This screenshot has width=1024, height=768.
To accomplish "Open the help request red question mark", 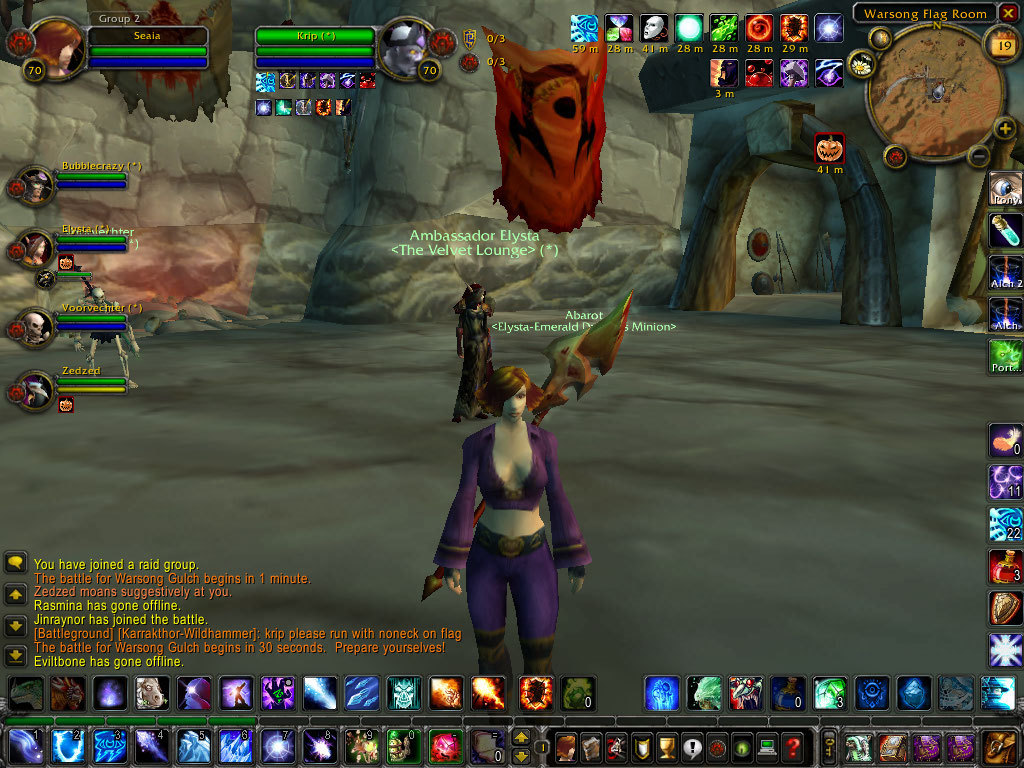I will coord(792,747).
